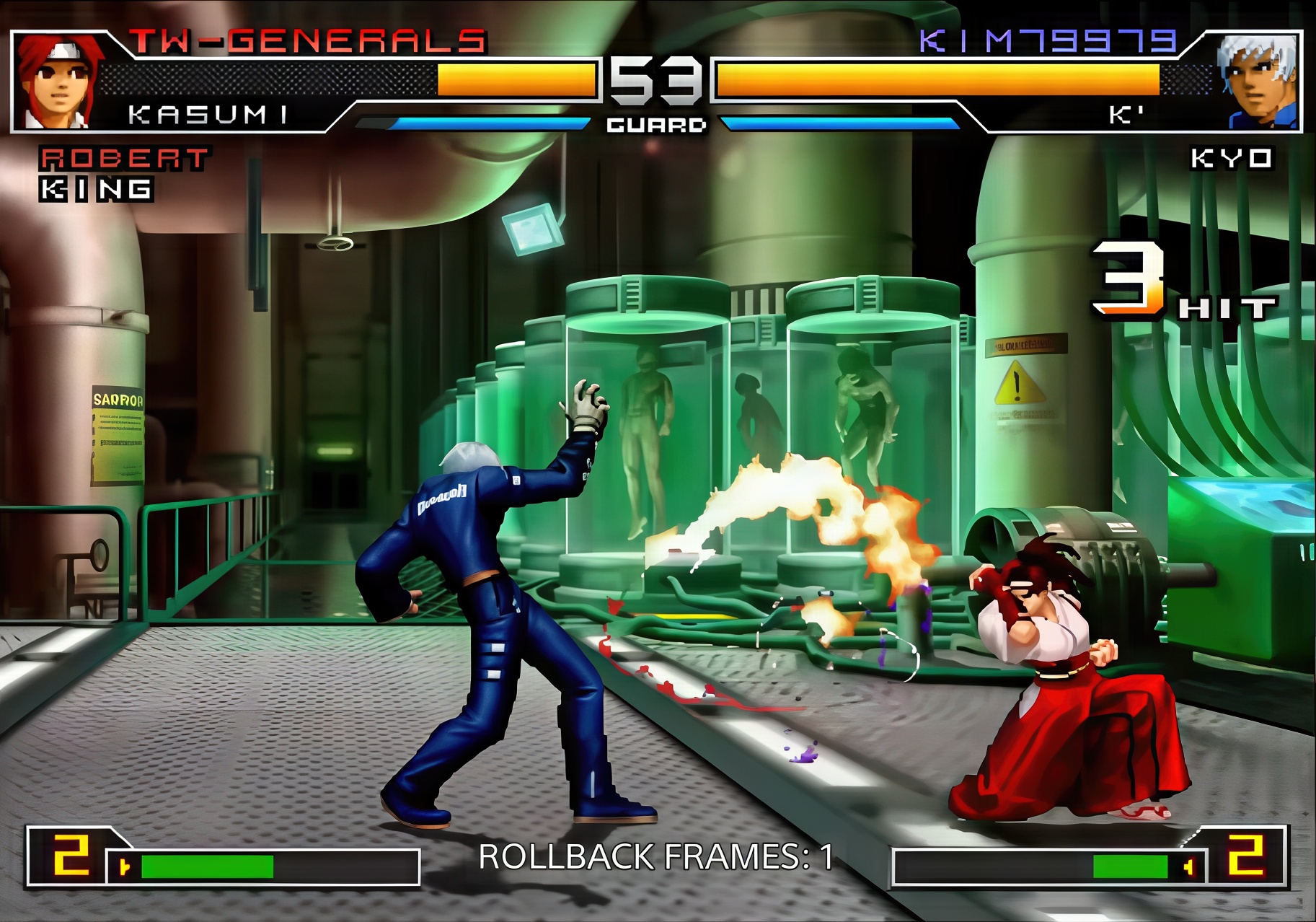The width and height of the screenshot is (1316, 922).
Task: Click the TW-GENERALS player name tag
Action: [x=308, y=41]
